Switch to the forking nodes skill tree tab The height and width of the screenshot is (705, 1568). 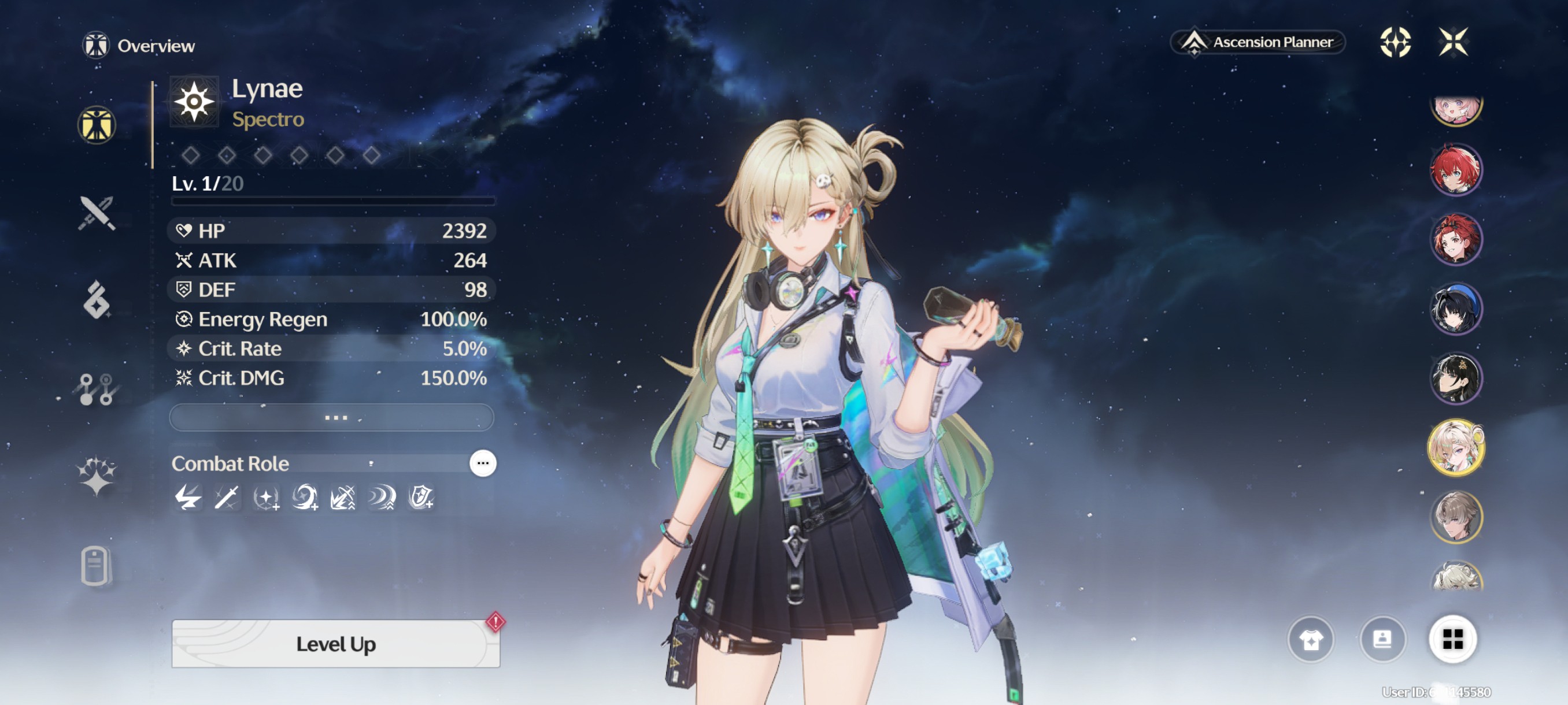click(x=97, y=389)
